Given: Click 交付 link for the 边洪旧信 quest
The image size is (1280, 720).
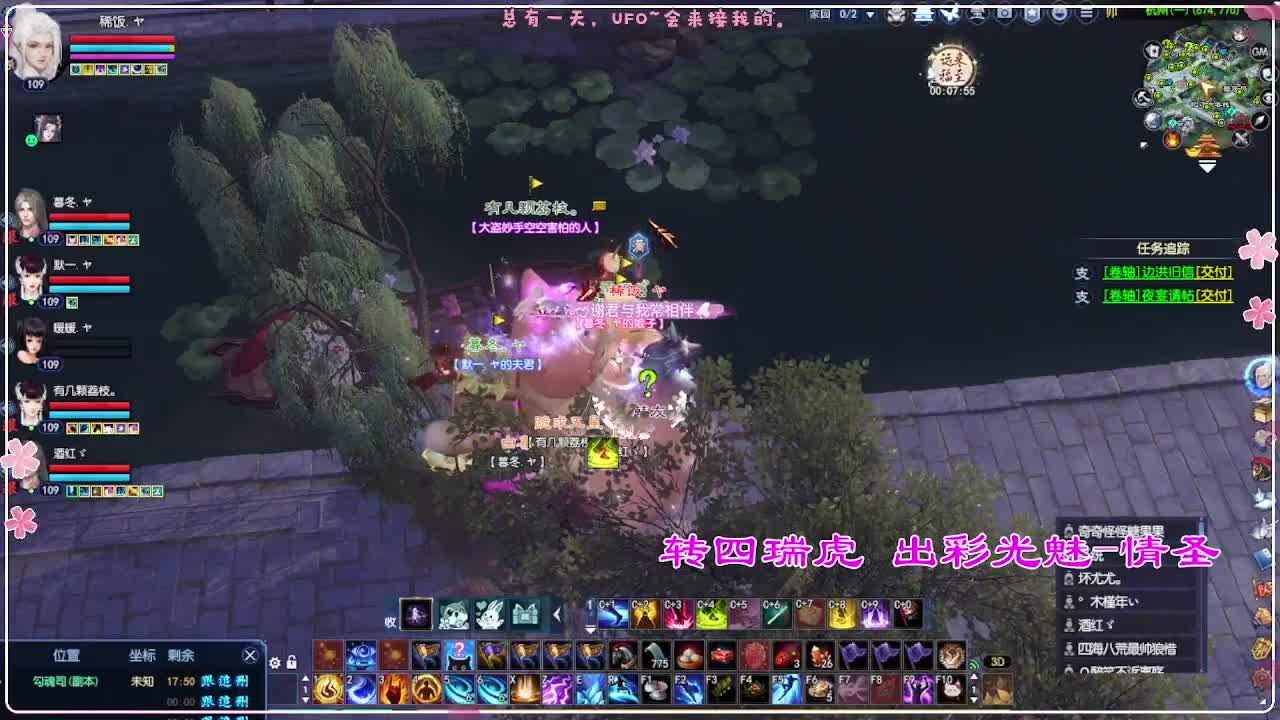Looking at the screenshot, I should pos(1215,272).
